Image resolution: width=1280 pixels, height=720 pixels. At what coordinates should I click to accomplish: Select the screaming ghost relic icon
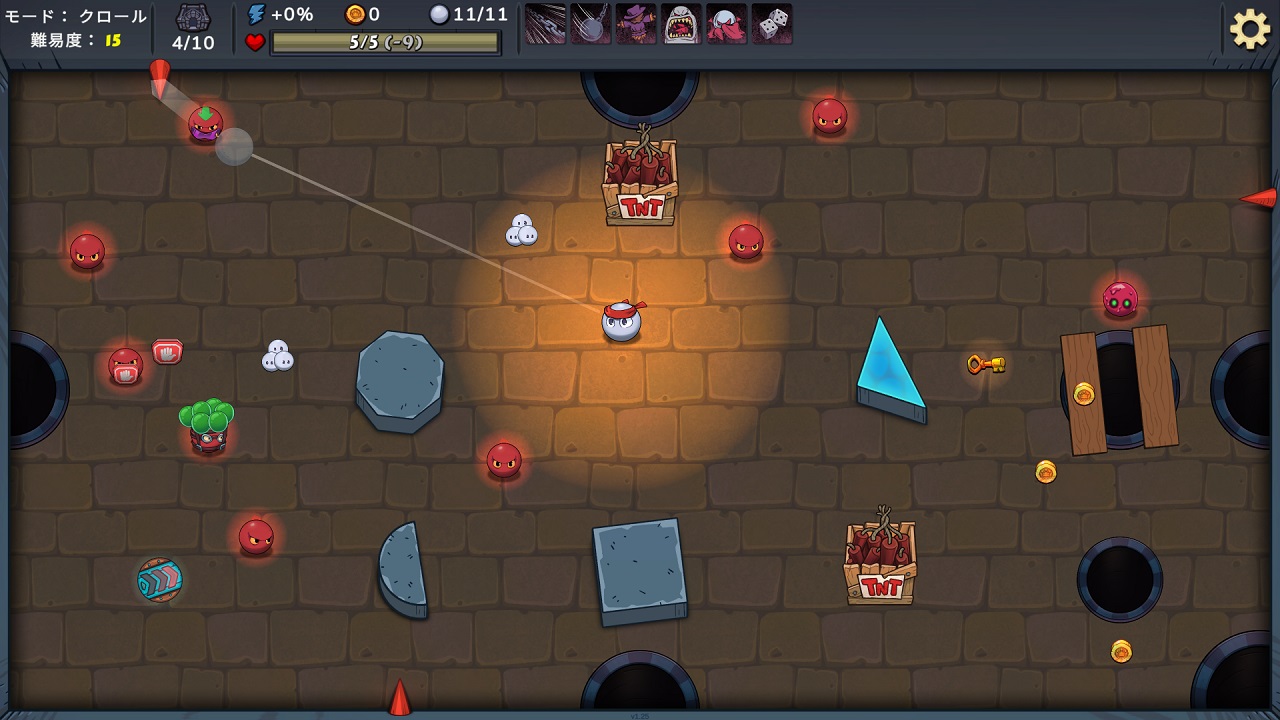click(681, 24)
